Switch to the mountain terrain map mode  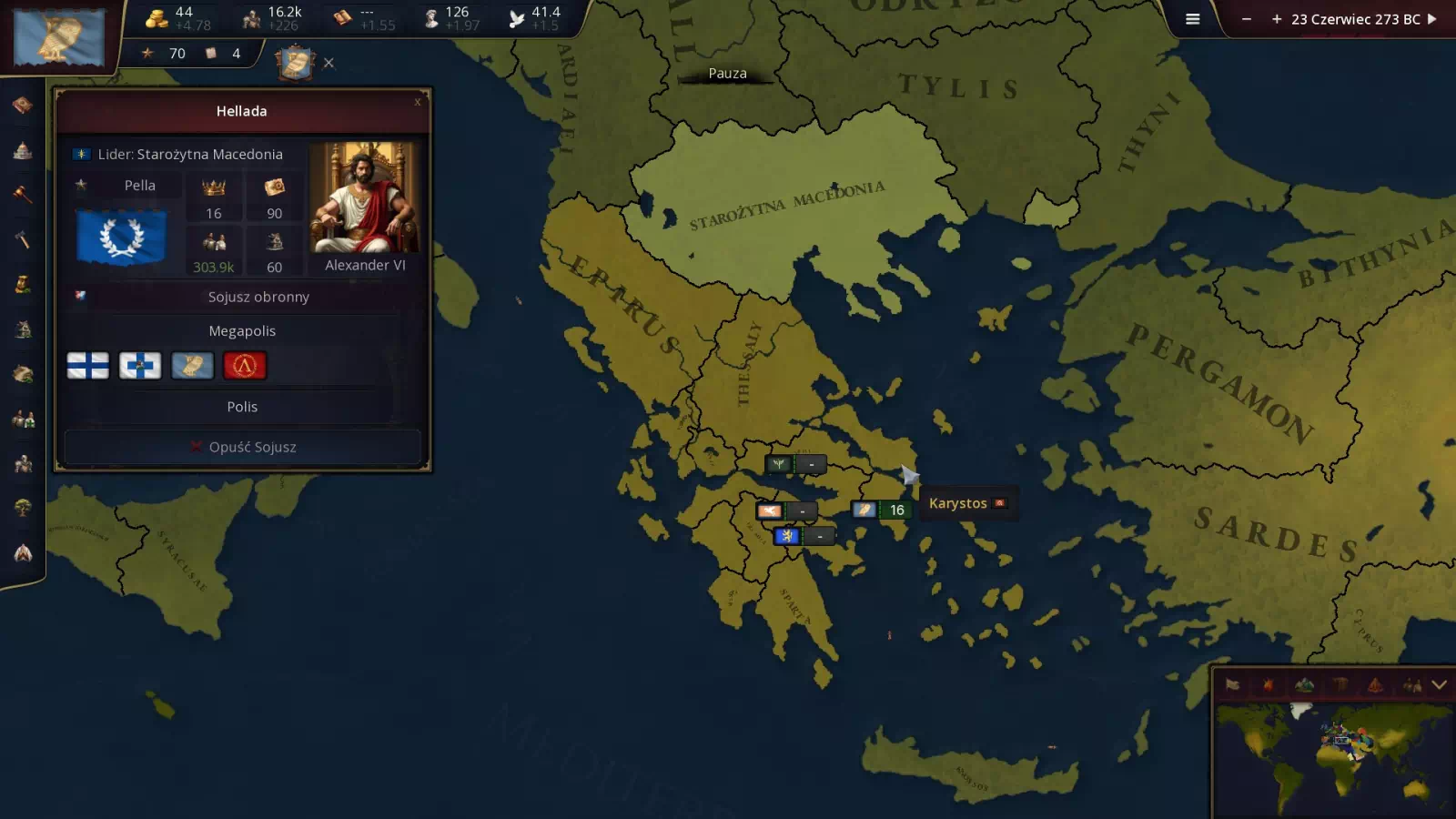click(1304, 684)
